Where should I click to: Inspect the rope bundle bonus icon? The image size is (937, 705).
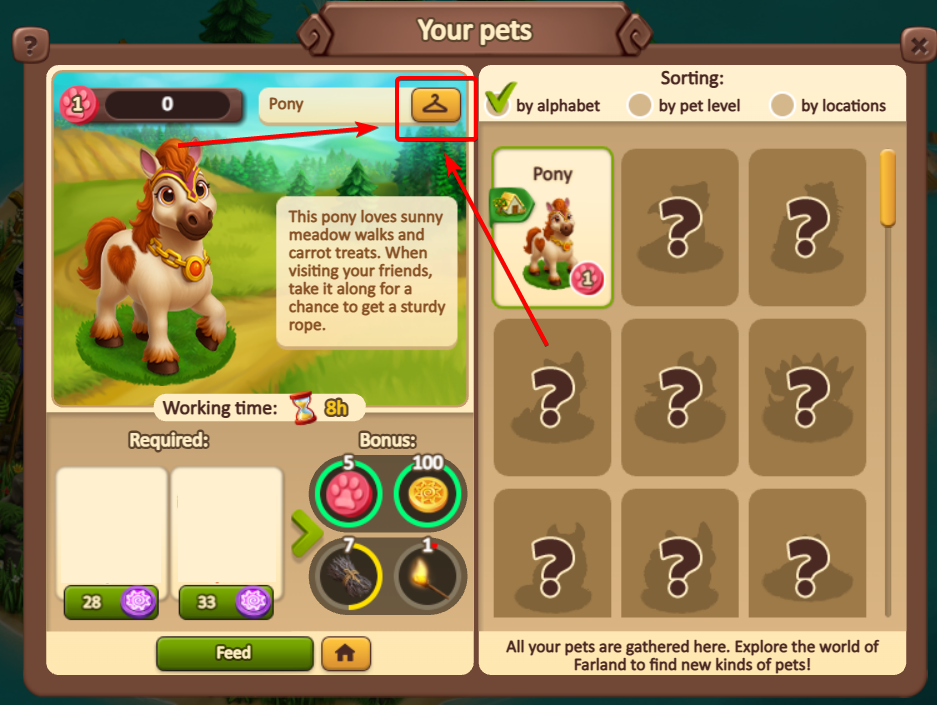click(x=345, y=575)
